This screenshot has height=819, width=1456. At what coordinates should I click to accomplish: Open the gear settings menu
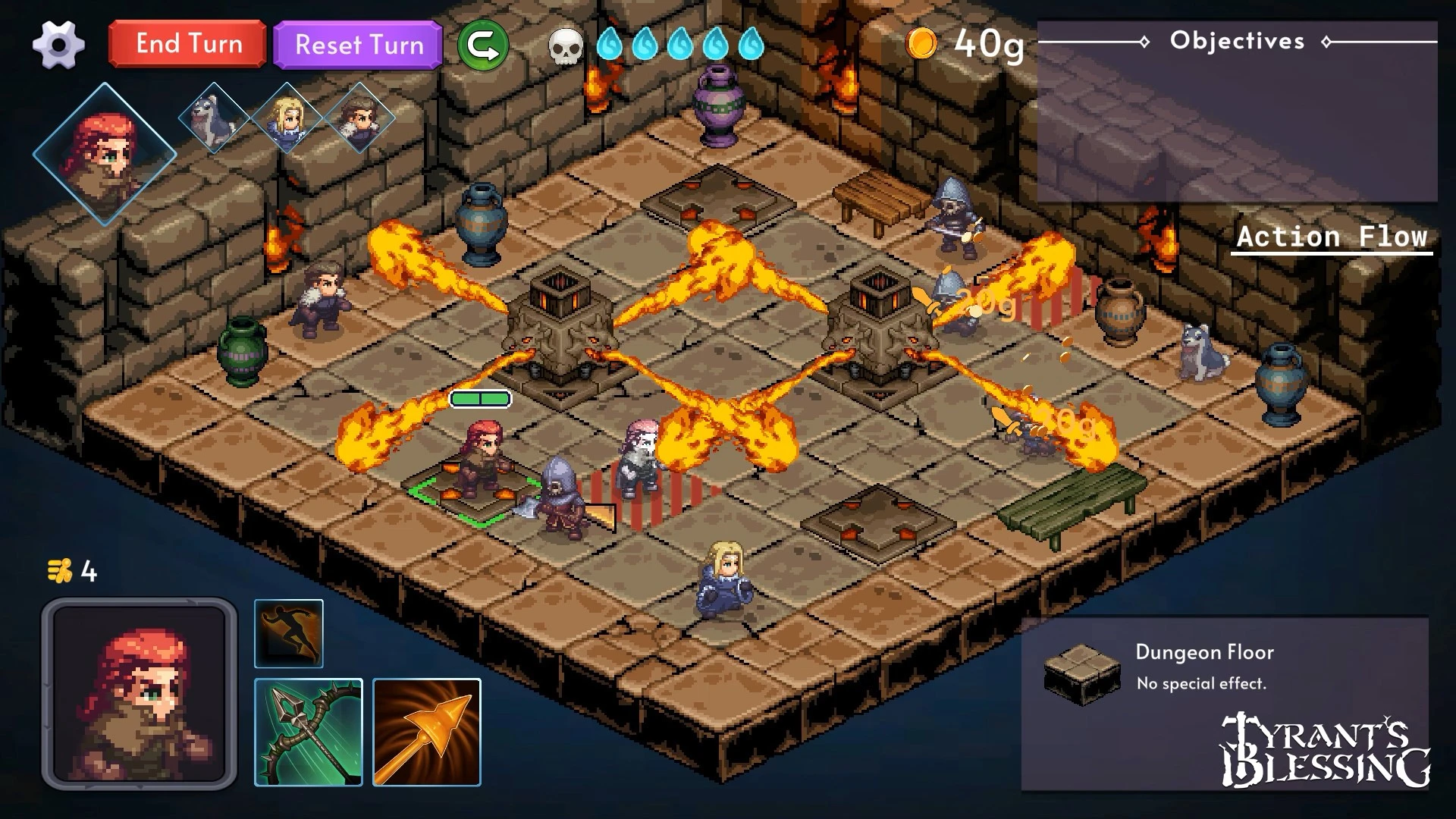coord(58,45)
